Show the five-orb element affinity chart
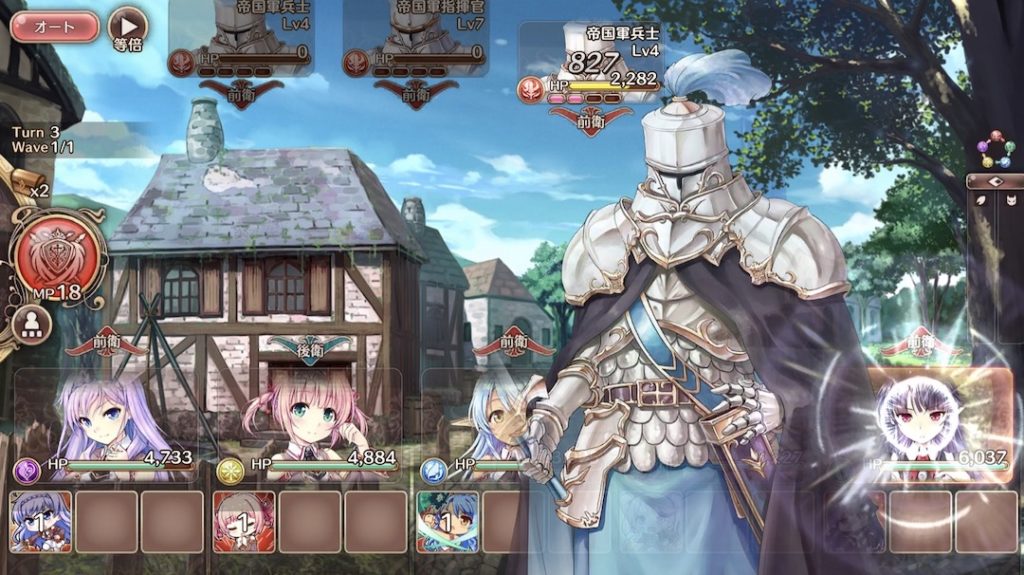 point(995,149)
